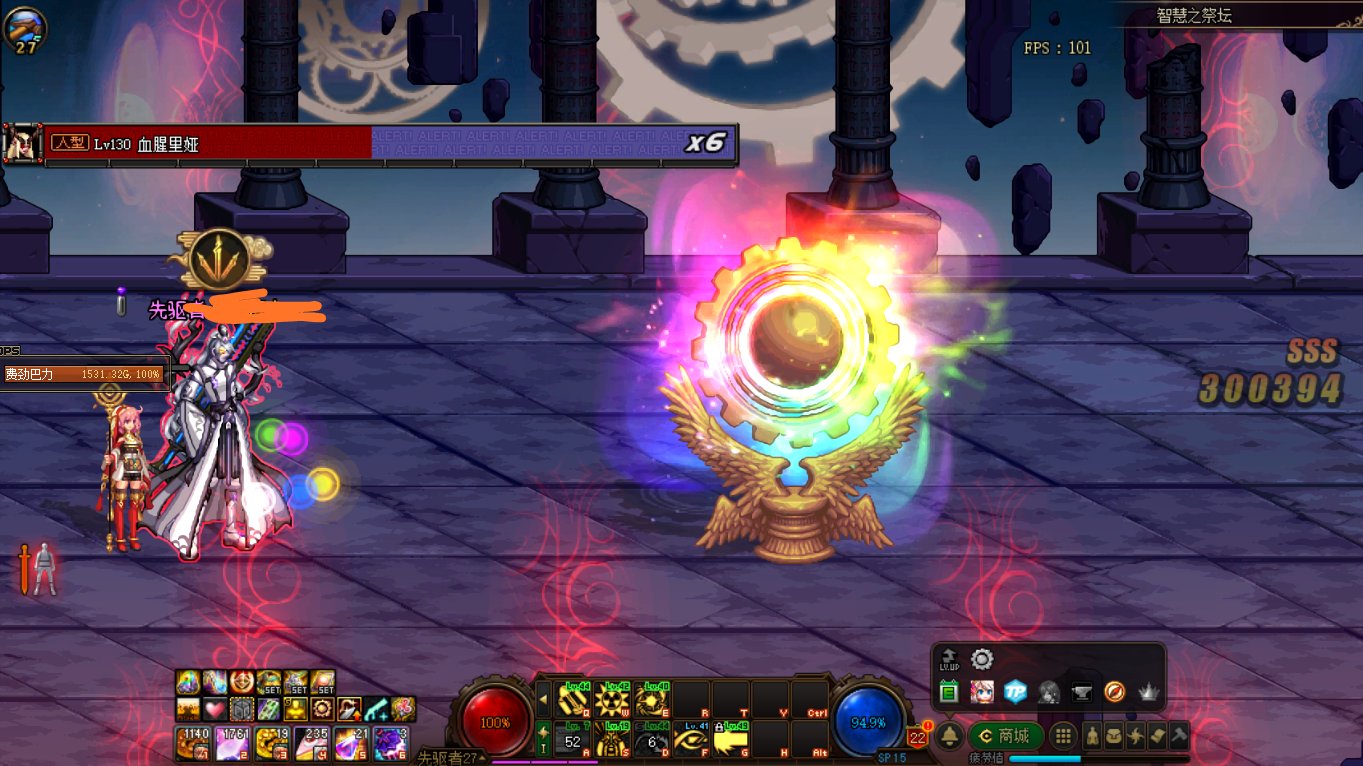Click the anvil icon in notification panel

(1081, 691)
